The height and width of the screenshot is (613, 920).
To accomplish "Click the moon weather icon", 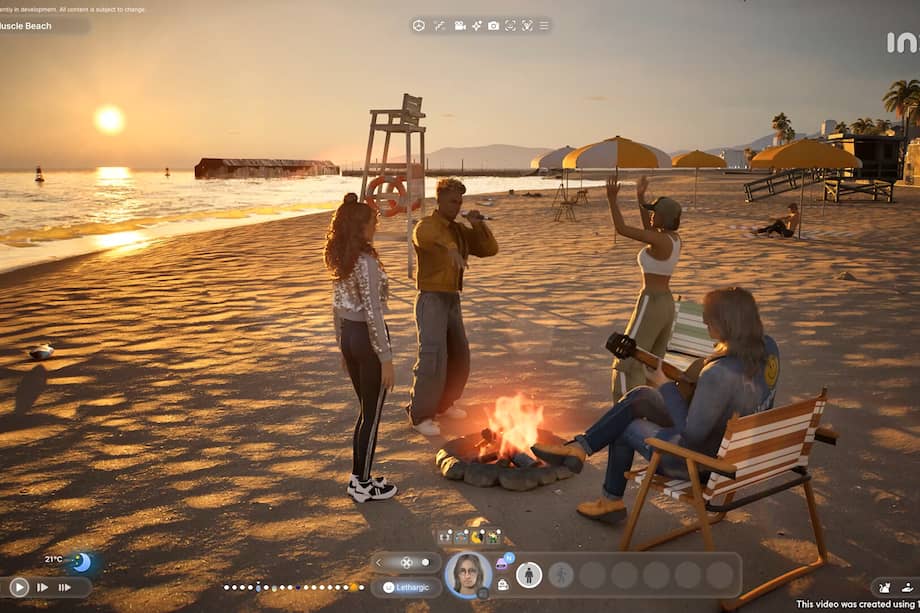I will pos(81,562).
